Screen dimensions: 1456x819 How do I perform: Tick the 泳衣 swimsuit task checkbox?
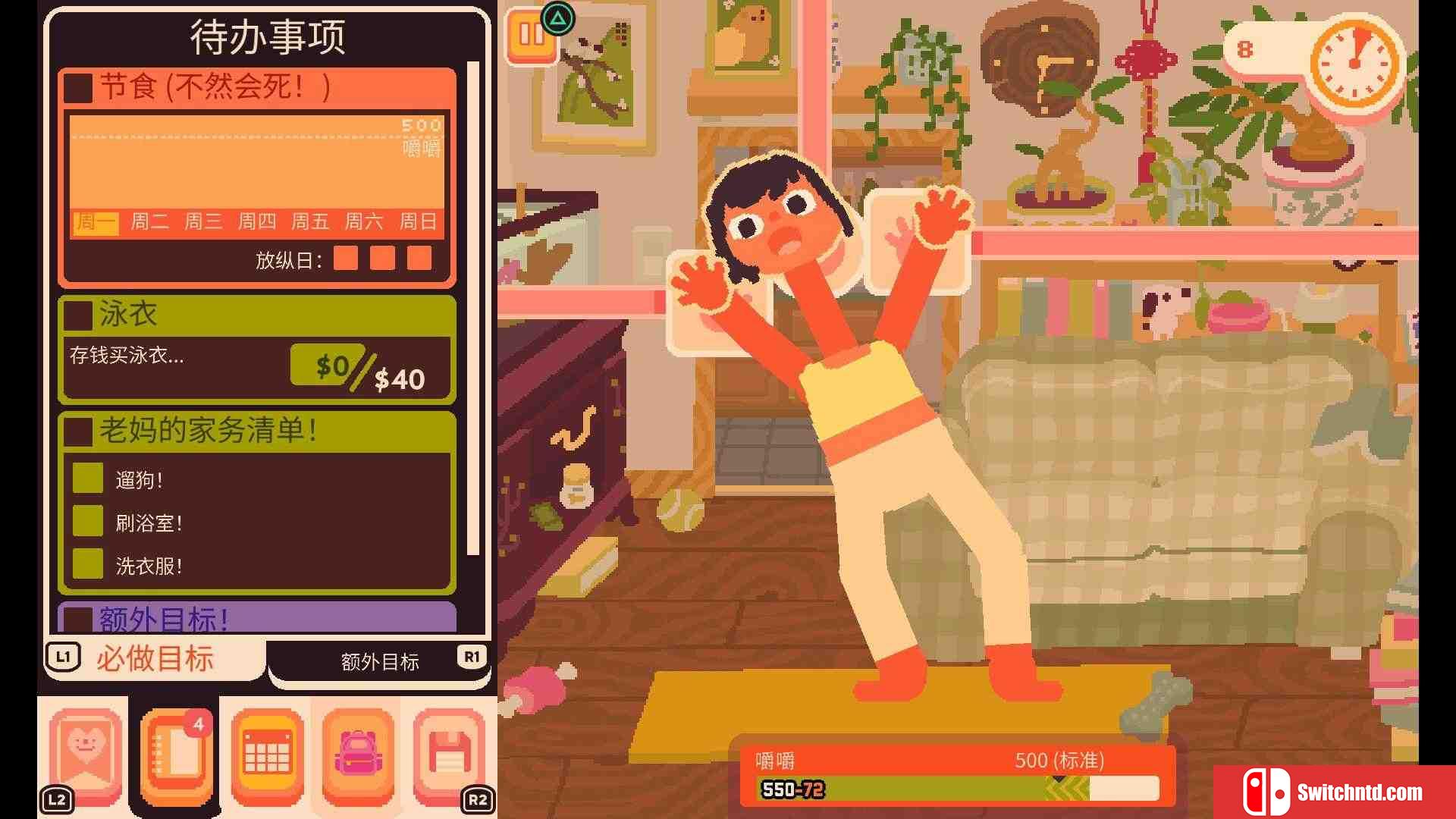pyautogui.click(x=79, y=315)
